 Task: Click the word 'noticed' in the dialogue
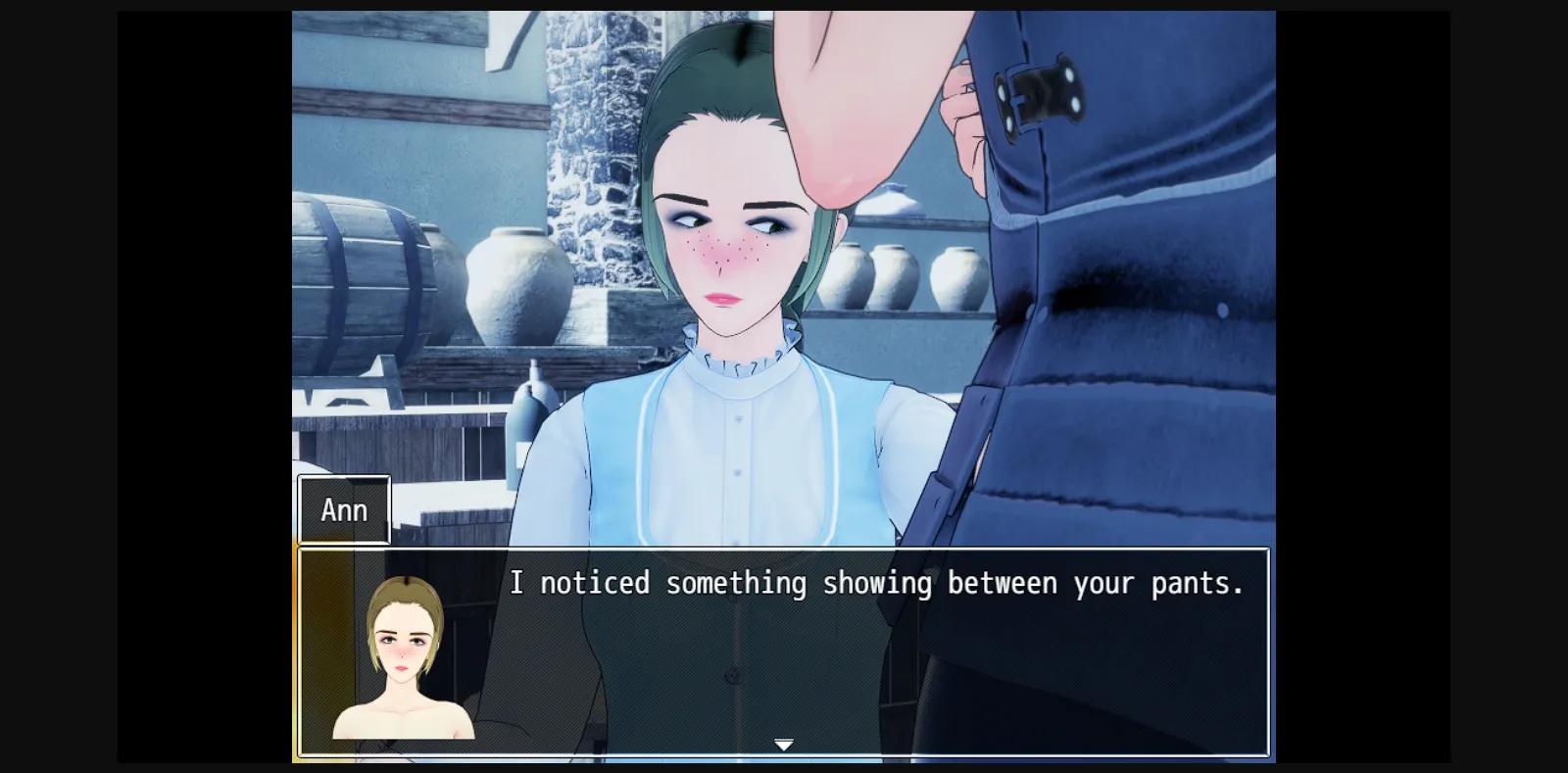pos(593,583)
